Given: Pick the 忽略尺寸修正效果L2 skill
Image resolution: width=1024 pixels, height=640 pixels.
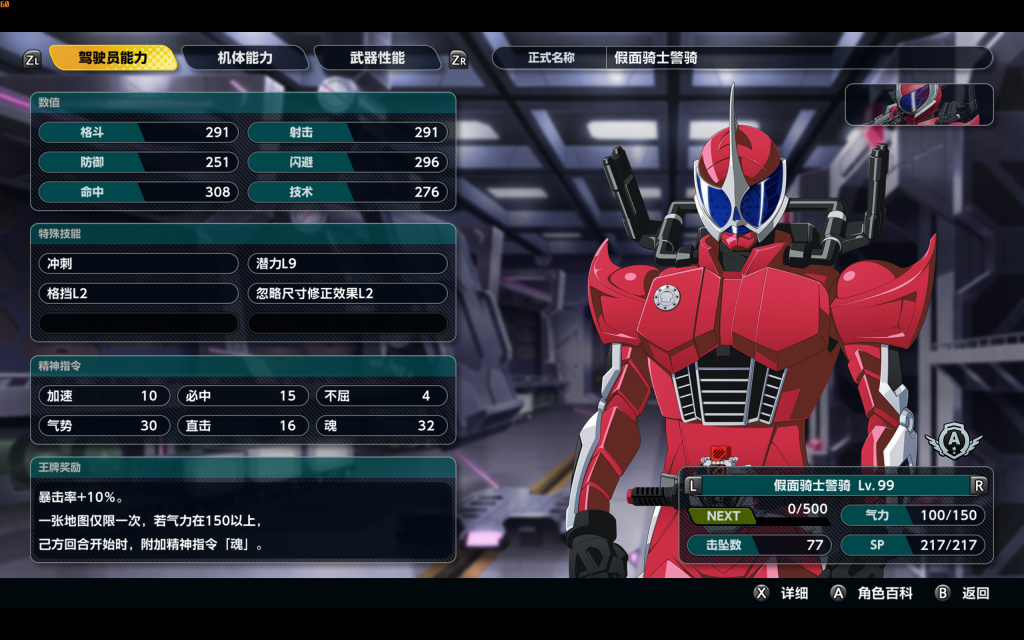Looking at the screenshot, I should coord(347,294).
